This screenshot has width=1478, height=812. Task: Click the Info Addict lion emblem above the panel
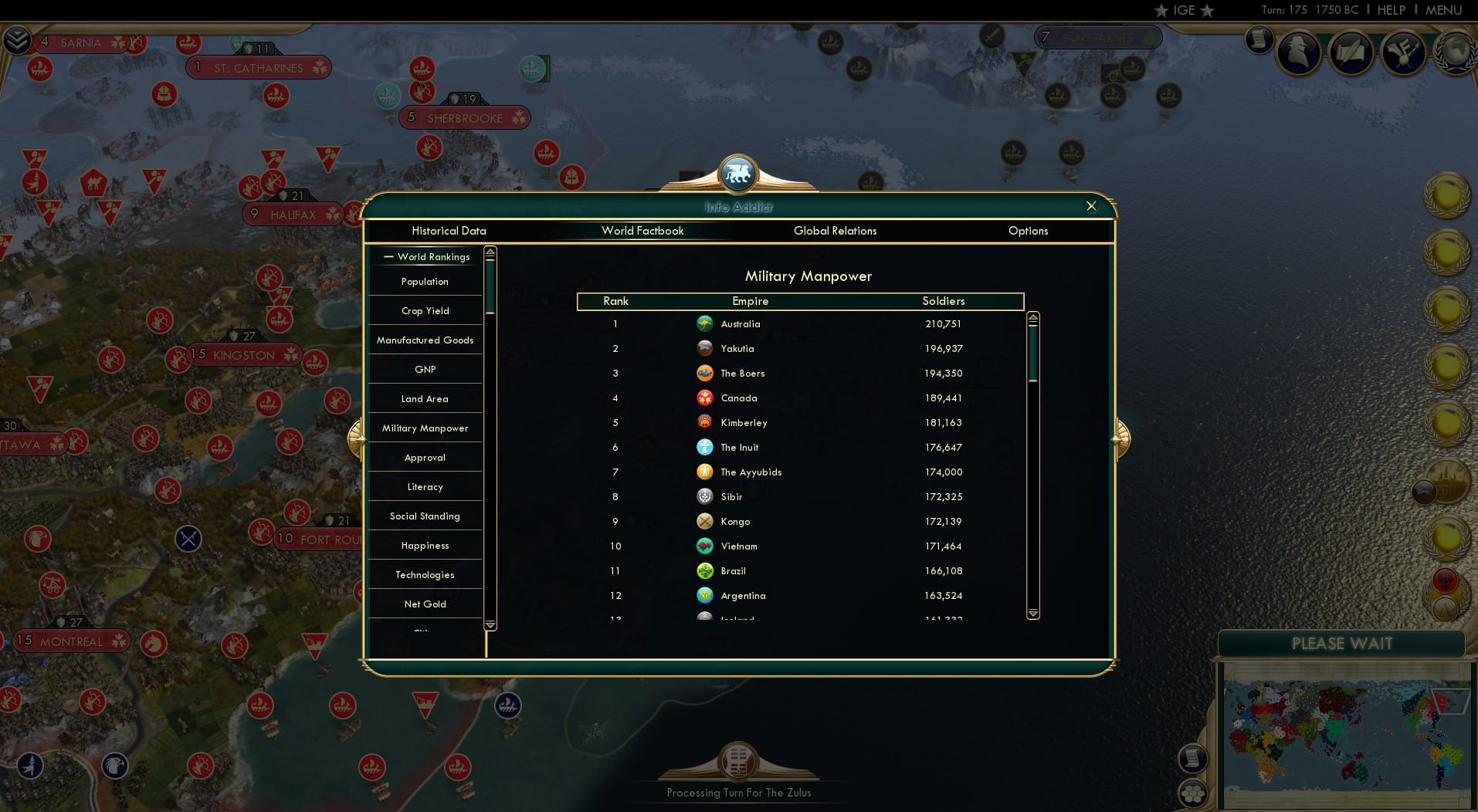[738, 173]
